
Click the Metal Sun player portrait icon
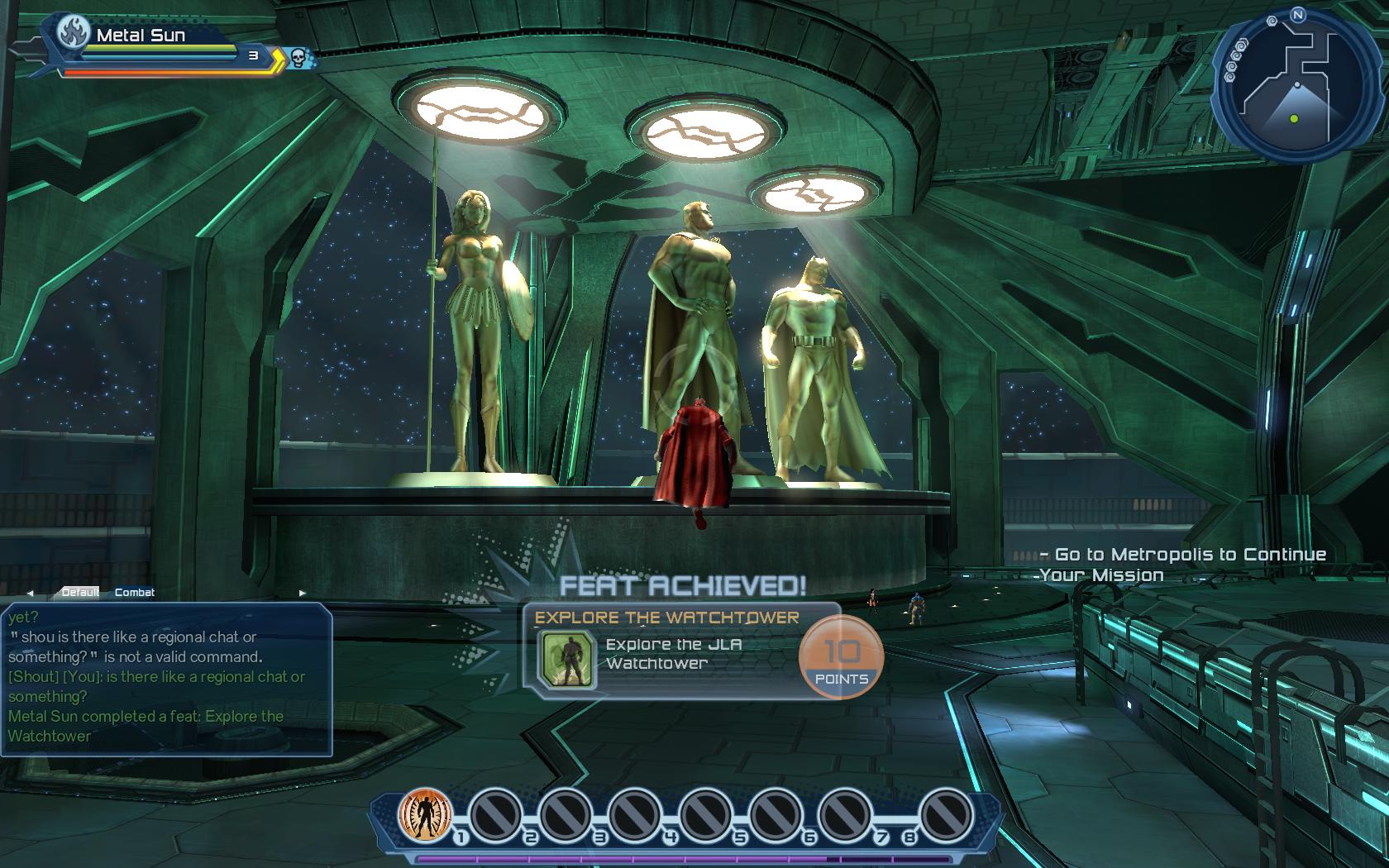tap(74, 35)
